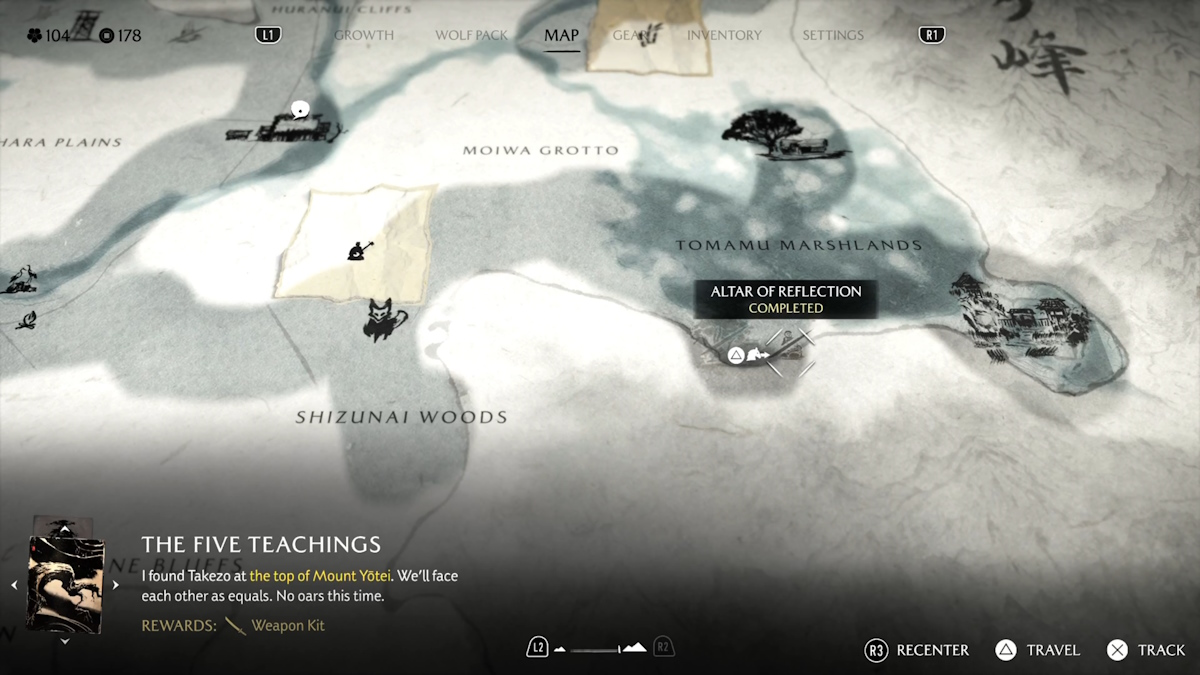Go to the Settings tab
1200x675 pixels.
[x=832, y=35]
